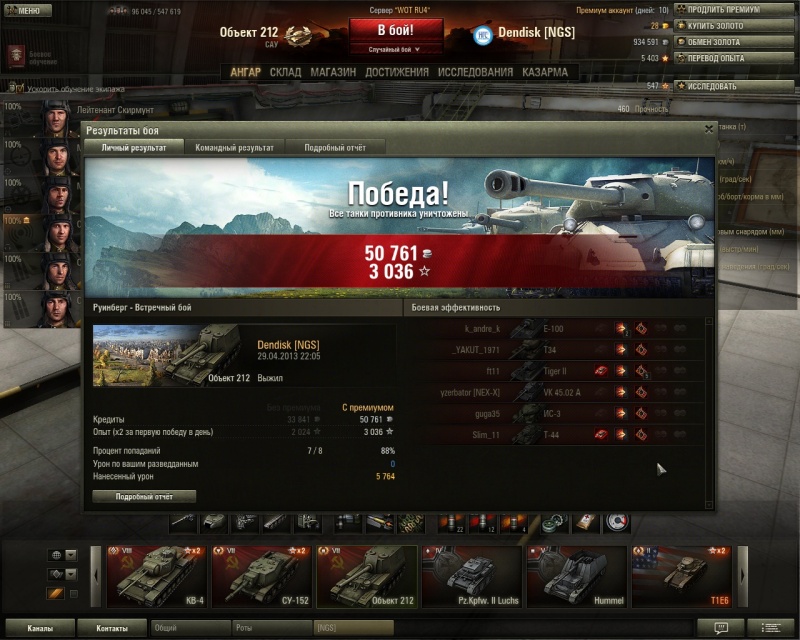This screenshot has height=640, width=800.
Task: Select the КВ-4 tank in carousel
Action: point(157,577)
